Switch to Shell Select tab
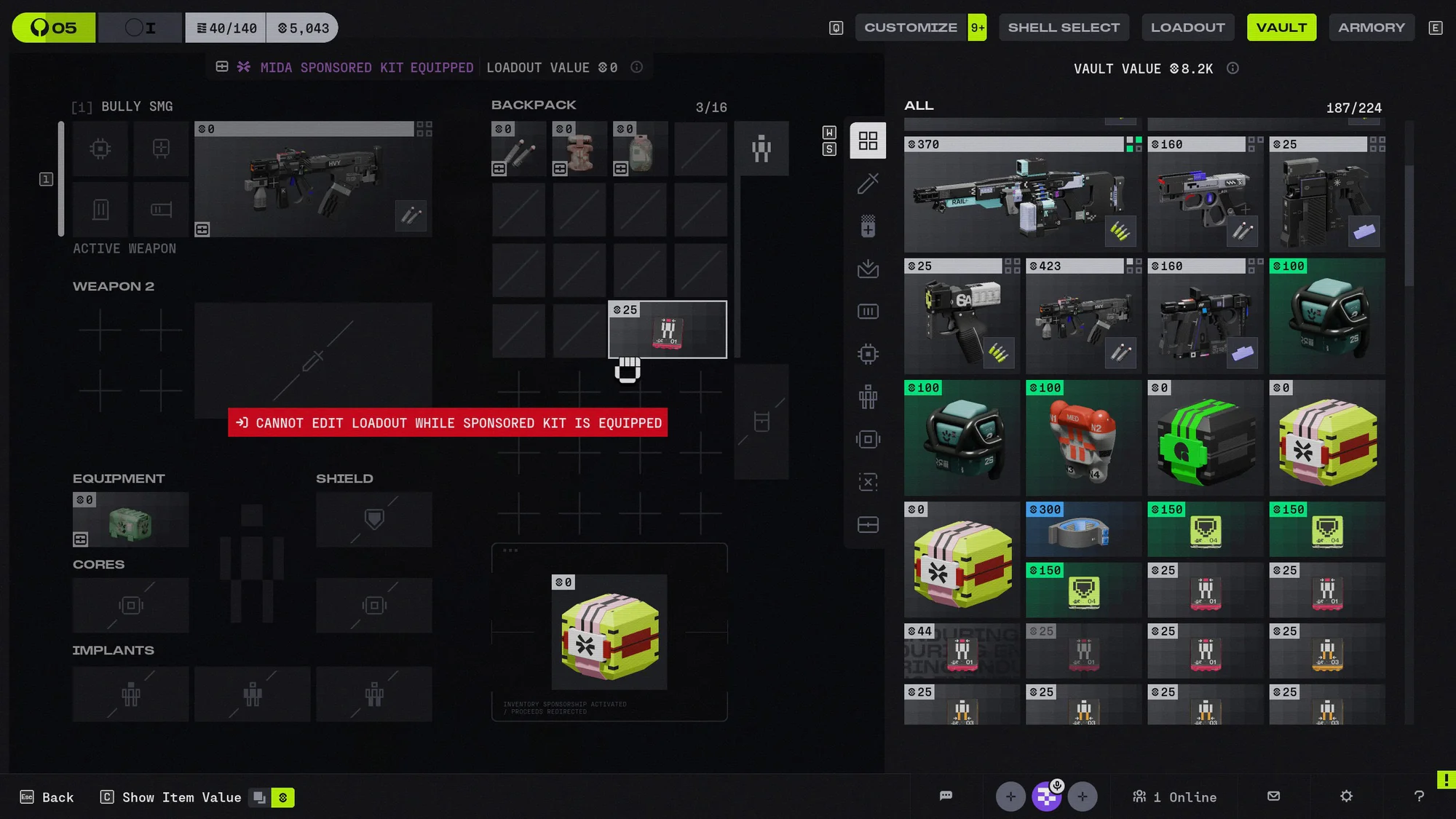This screenshot has width=1456, height=819. [x=1064, y=28]
